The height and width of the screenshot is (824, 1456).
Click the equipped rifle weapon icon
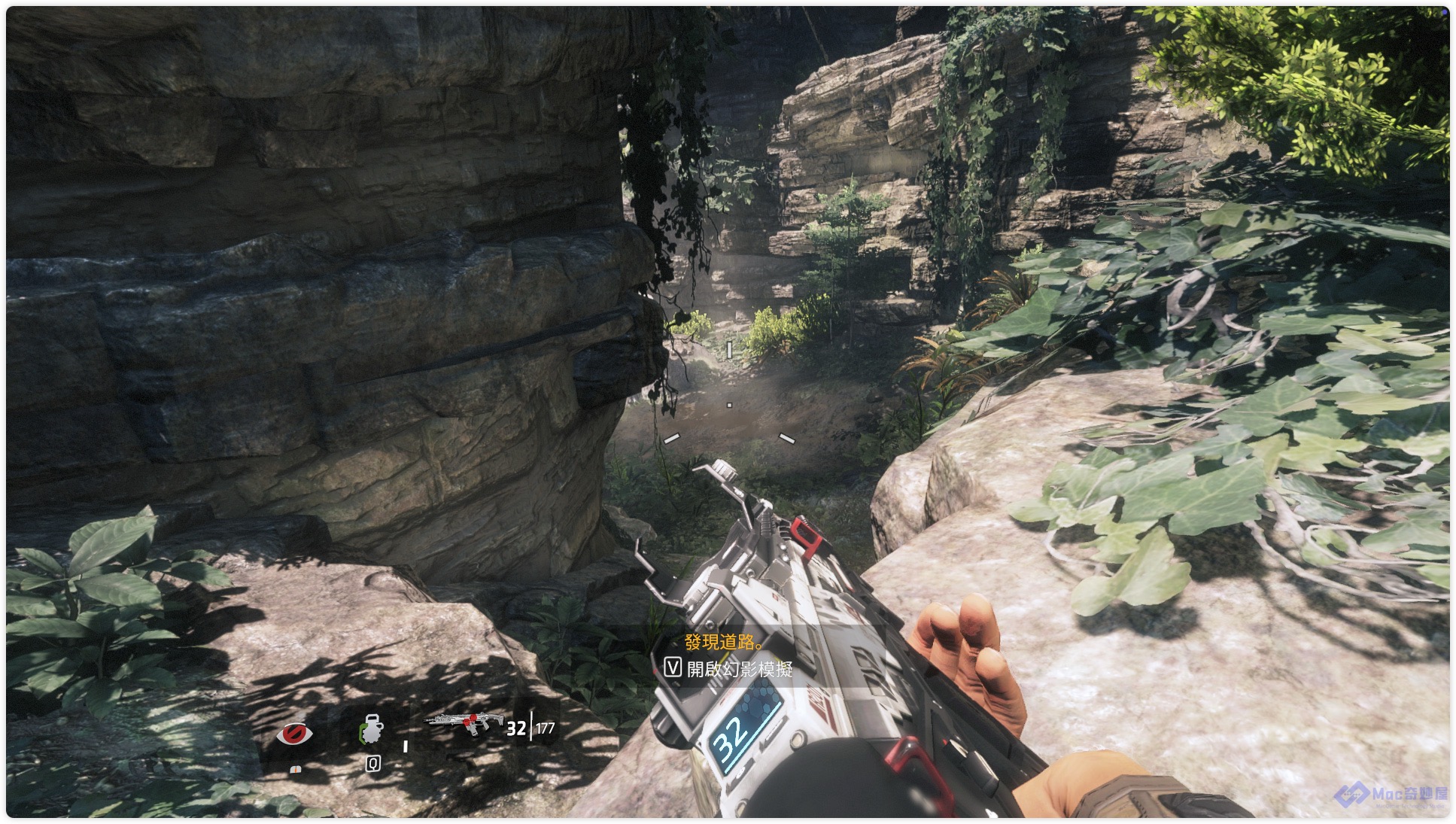[464, 725]
